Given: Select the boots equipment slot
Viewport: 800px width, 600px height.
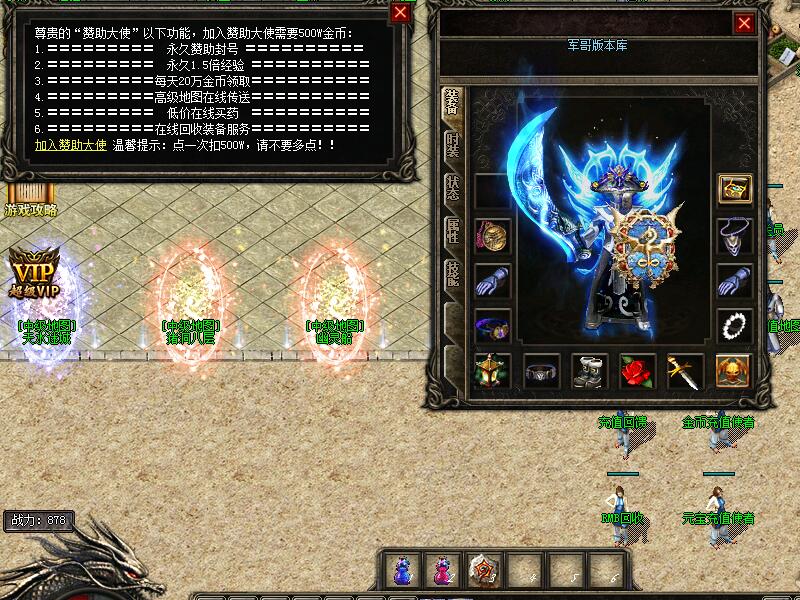Looking at the screenshot, I should point(589,371).
